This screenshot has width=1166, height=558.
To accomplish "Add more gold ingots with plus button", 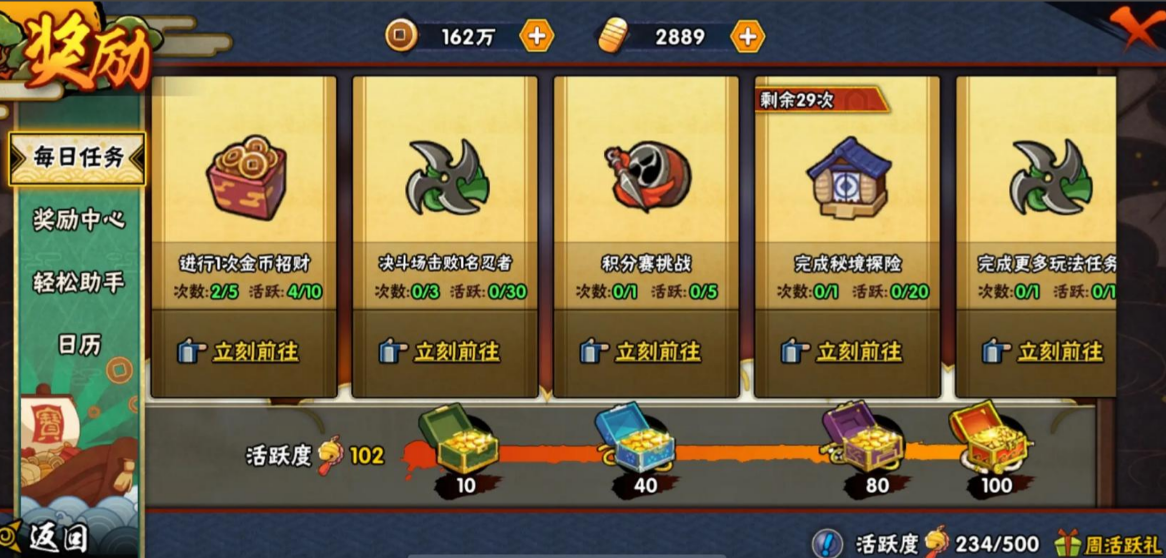I will 747,37.
